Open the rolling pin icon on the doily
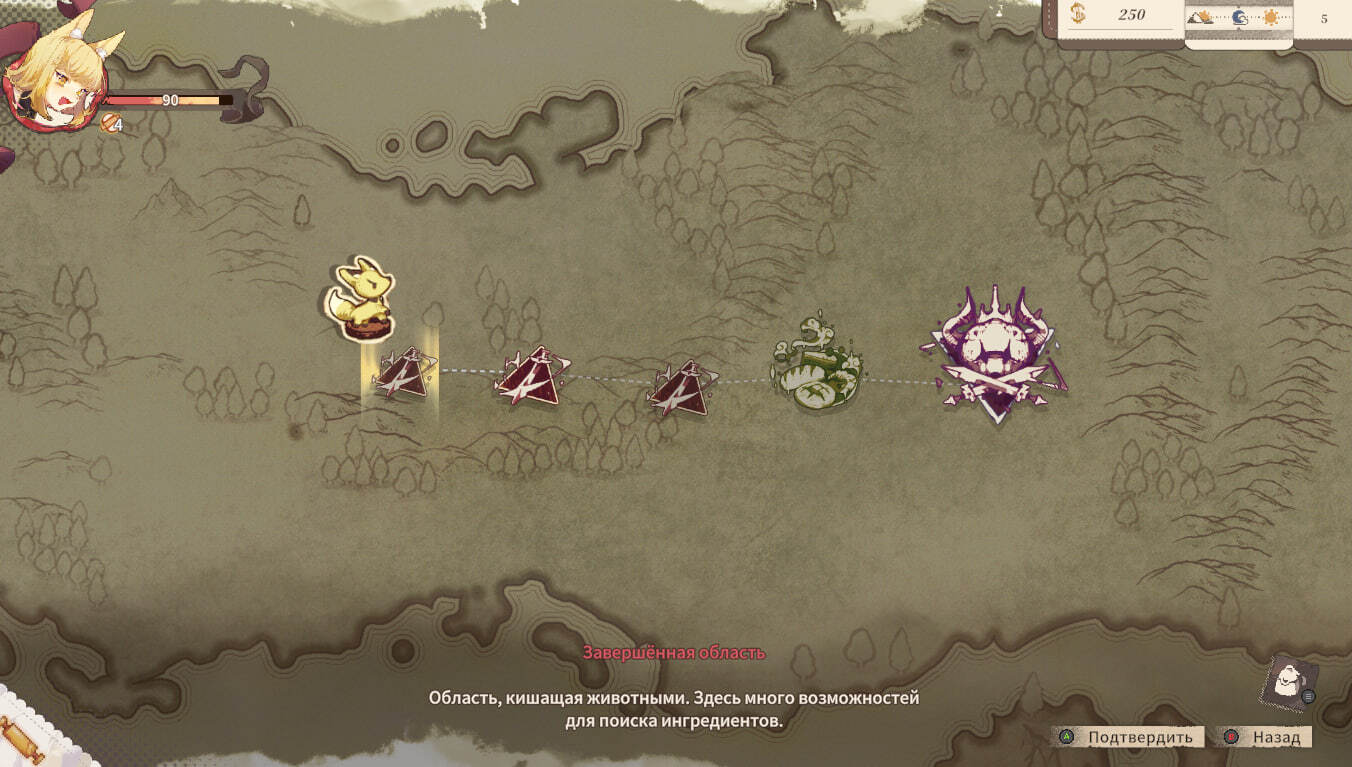Viewport: 1352px width, 767px height. [x=20, y=738]
